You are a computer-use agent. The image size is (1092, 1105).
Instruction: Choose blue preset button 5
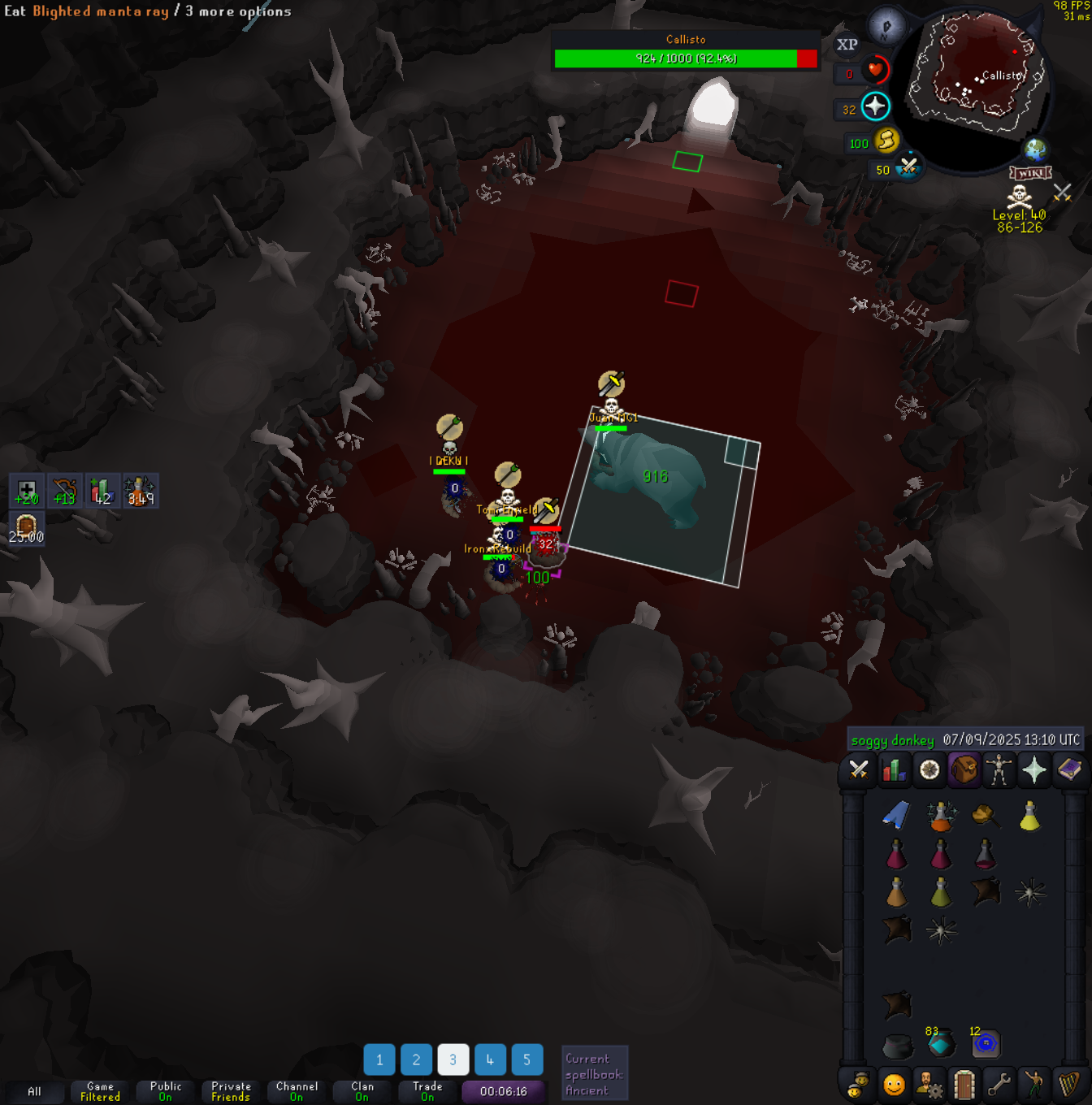tap(526, 1059)
